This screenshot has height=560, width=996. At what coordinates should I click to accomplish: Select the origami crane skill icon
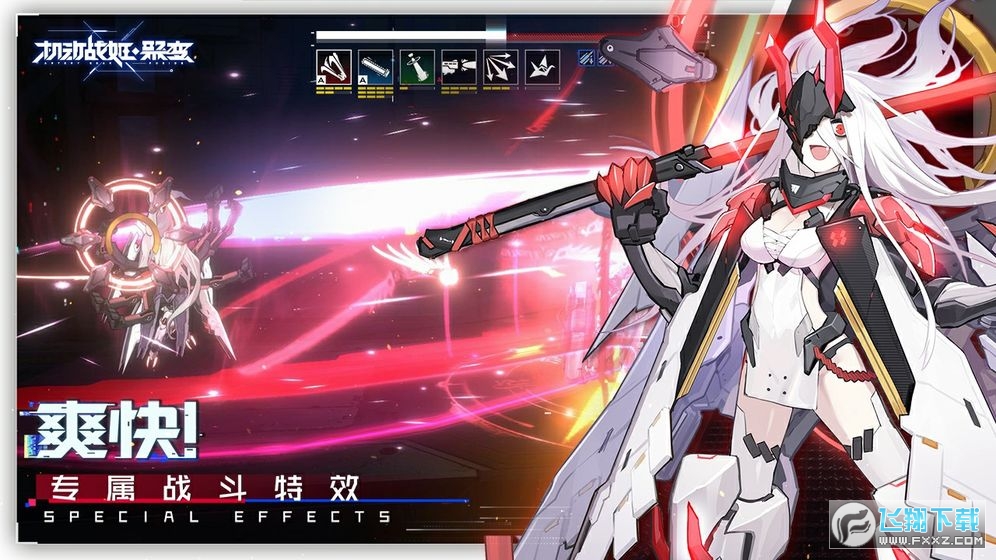pos(542,67)
